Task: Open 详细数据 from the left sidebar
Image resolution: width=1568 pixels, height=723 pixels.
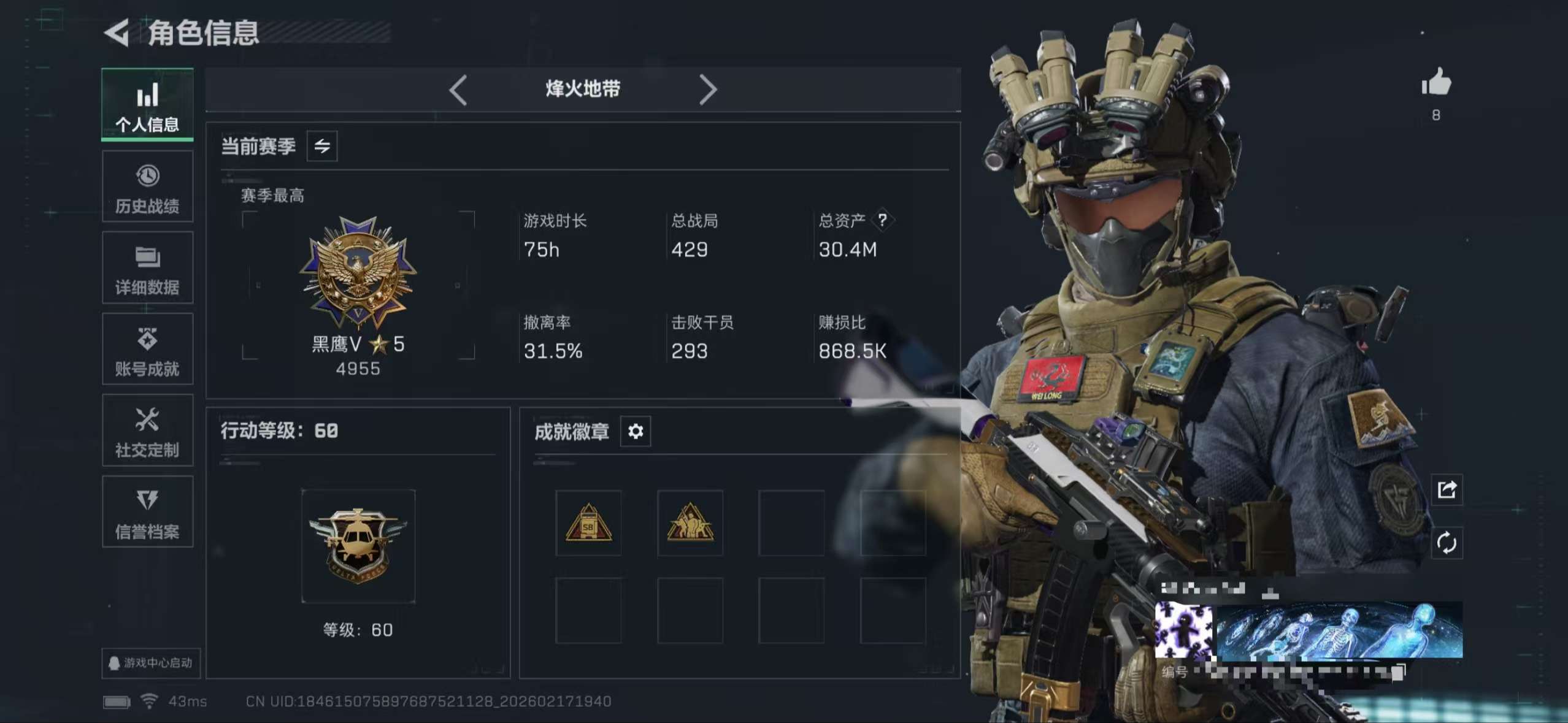Action: tap(147, 269)
